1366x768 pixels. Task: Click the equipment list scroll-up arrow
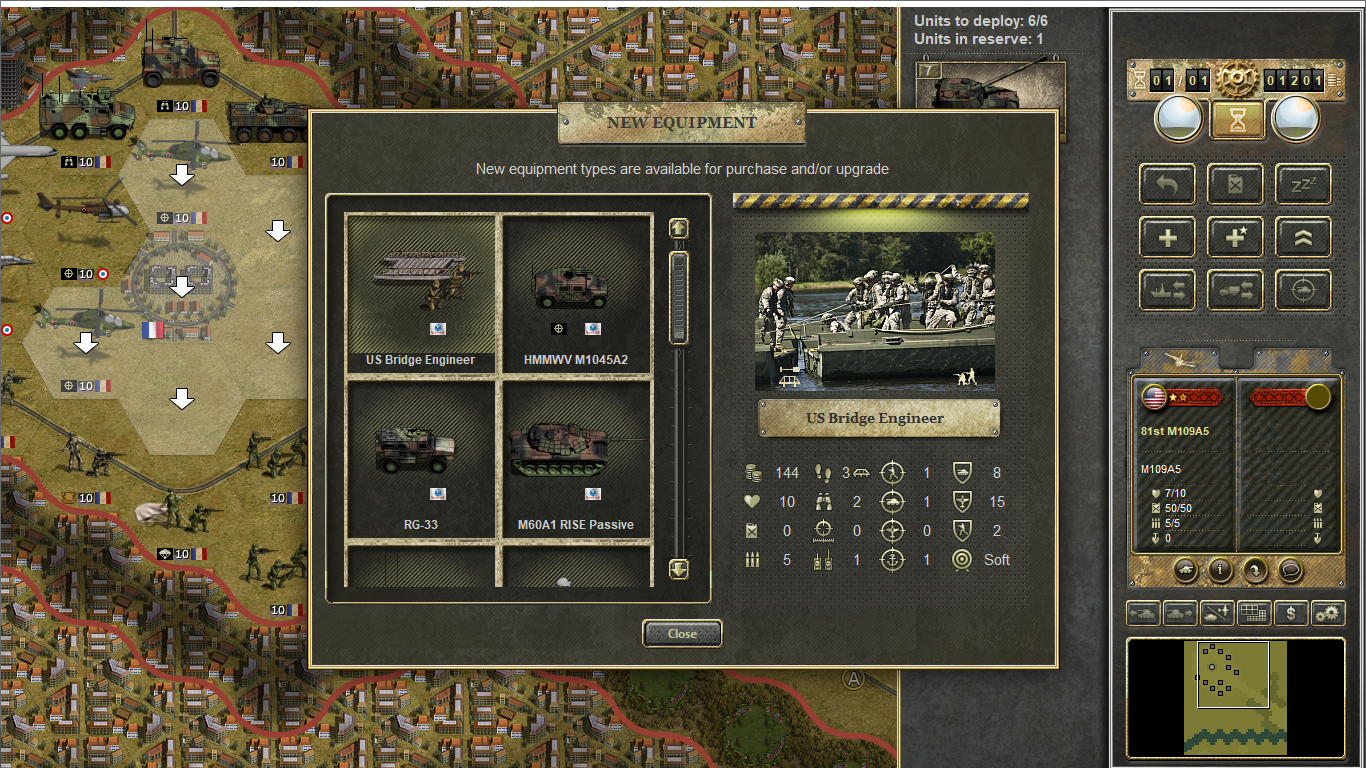tap(679, 229)
